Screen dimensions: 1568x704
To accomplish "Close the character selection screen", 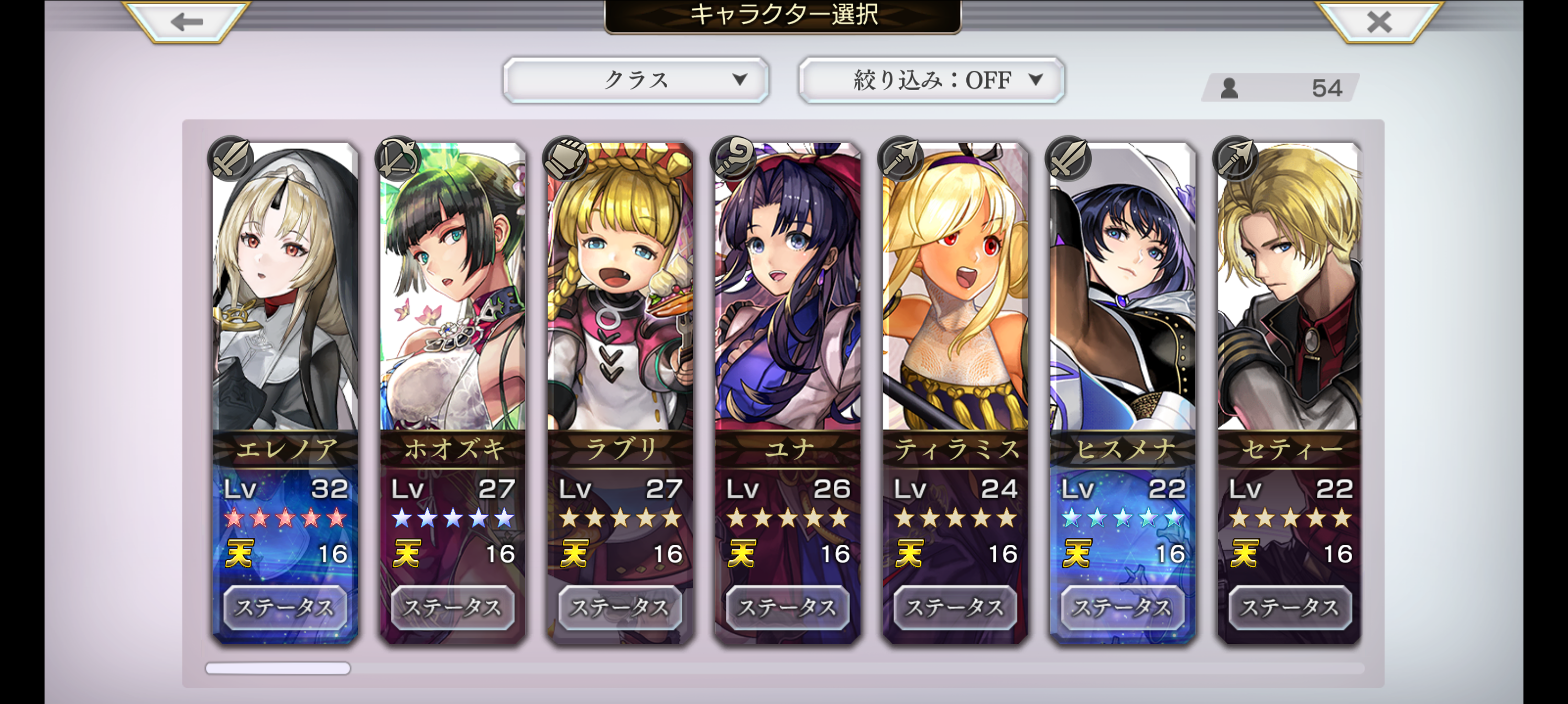I will coord(1378,23).
